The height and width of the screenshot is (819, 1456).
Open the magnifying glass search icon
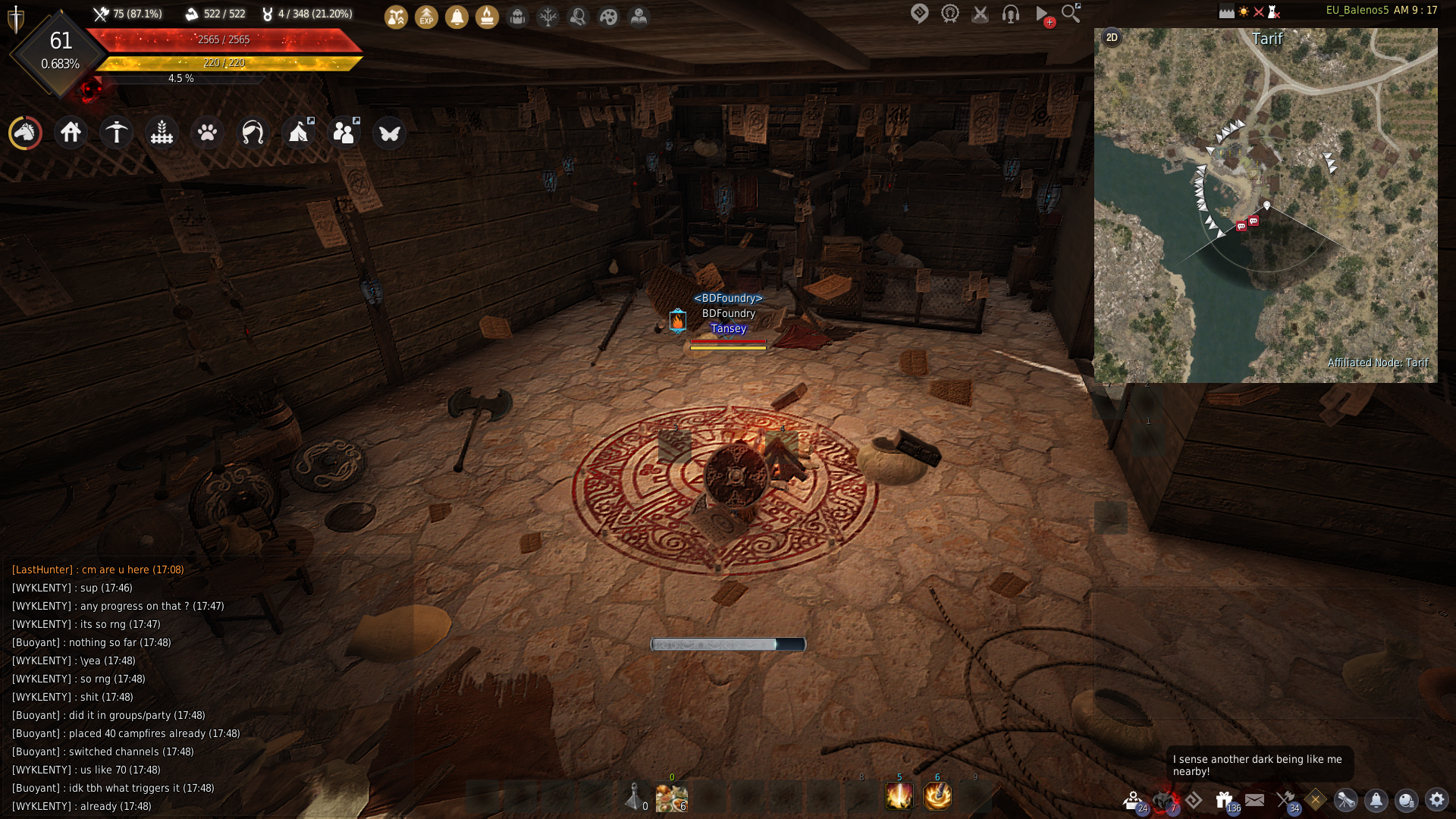coord(1071,14)
